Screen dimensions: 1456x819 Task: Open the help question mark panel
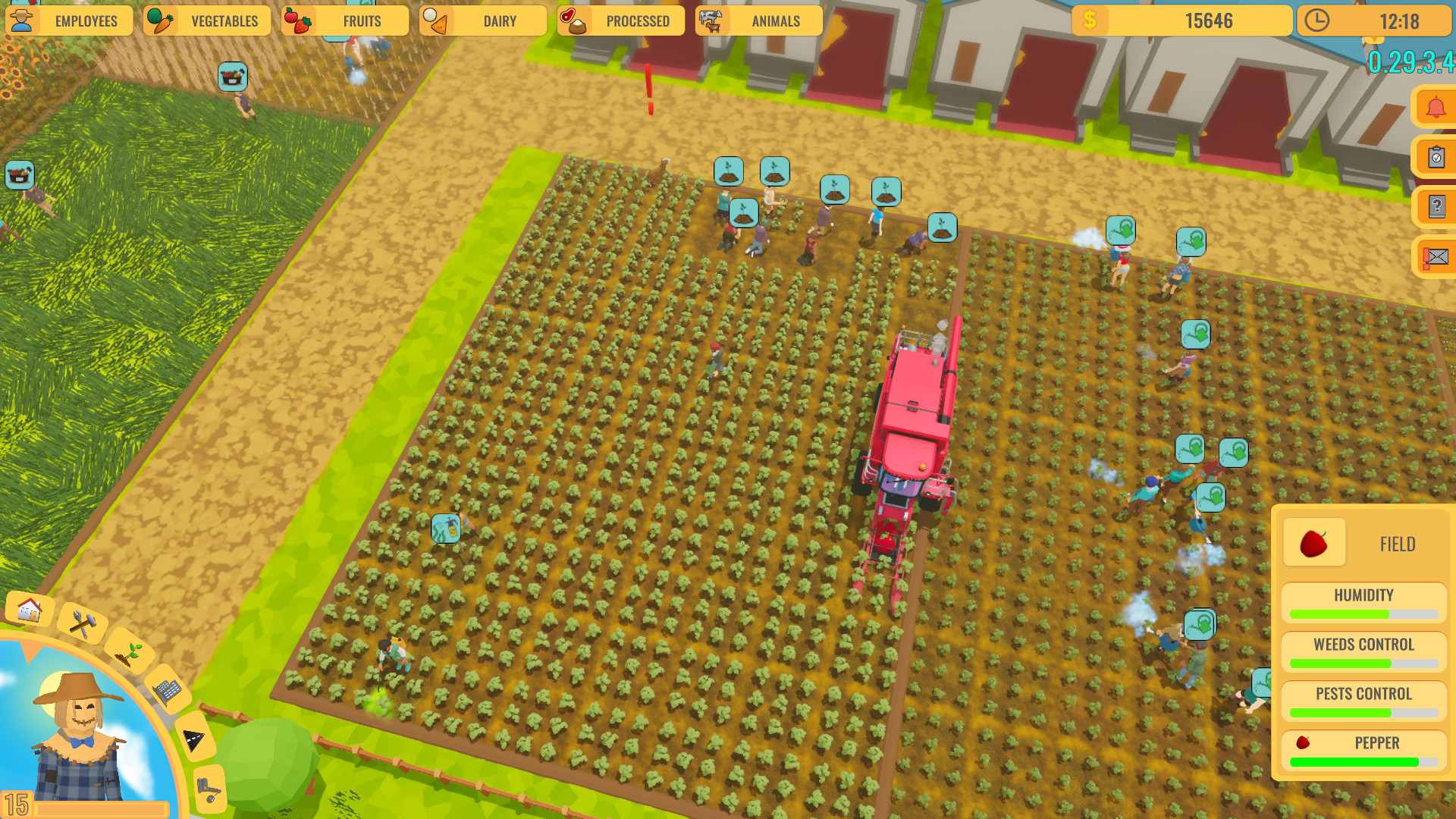1435,205
